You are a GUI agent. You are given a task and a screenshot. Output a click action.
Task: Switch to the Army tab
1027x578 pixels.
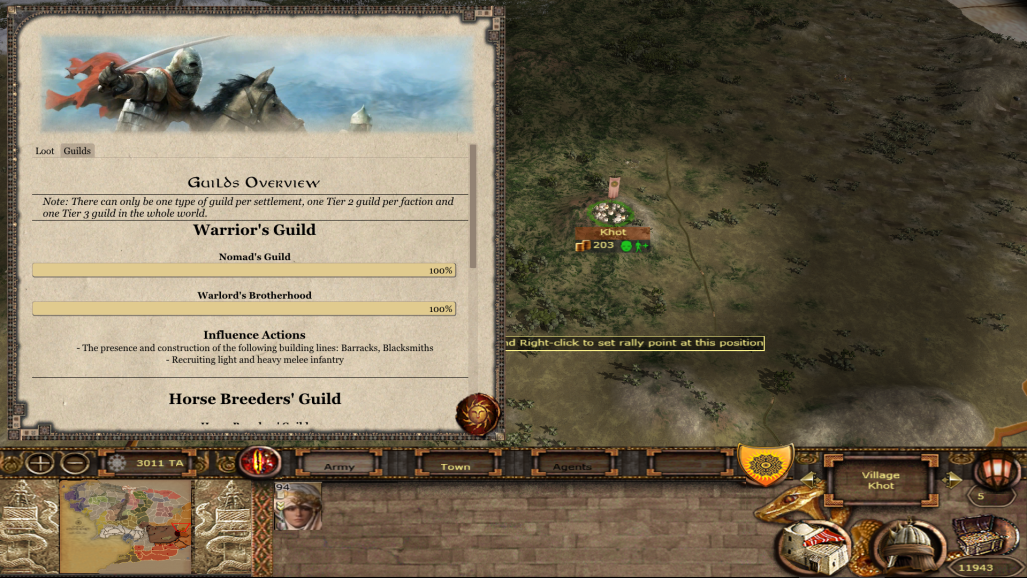click(339, 466)
